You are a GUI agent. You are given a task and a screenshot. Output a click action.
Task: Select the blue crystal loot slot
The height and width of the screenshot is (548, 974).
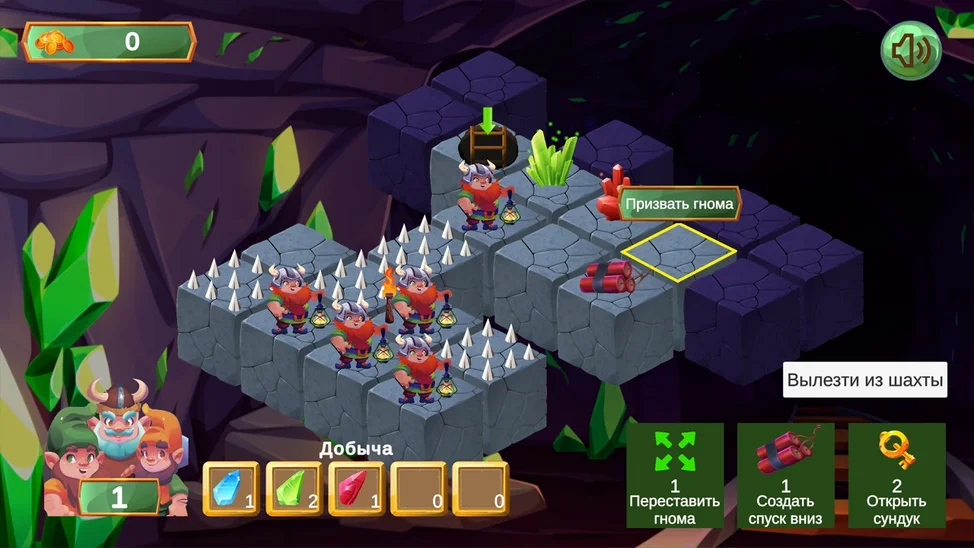coord(231,488)
